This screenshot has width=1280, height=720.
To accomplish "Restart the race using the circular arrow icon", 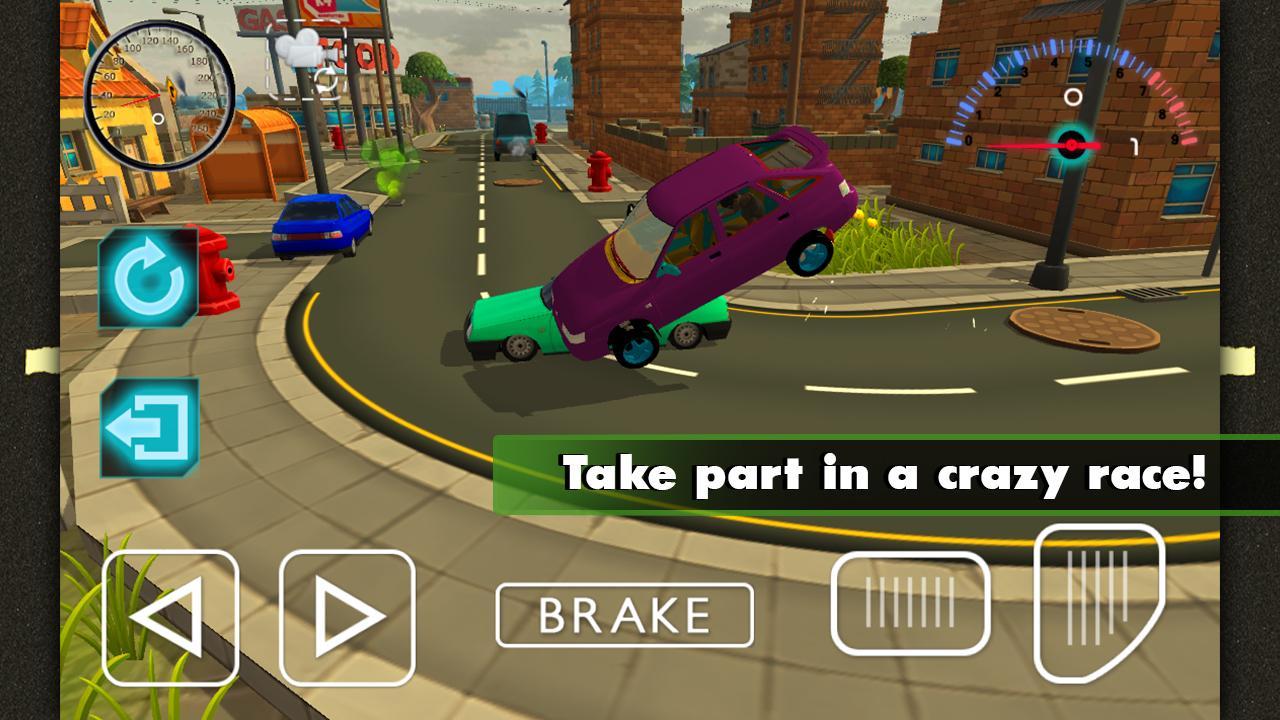I will [148, 280].
